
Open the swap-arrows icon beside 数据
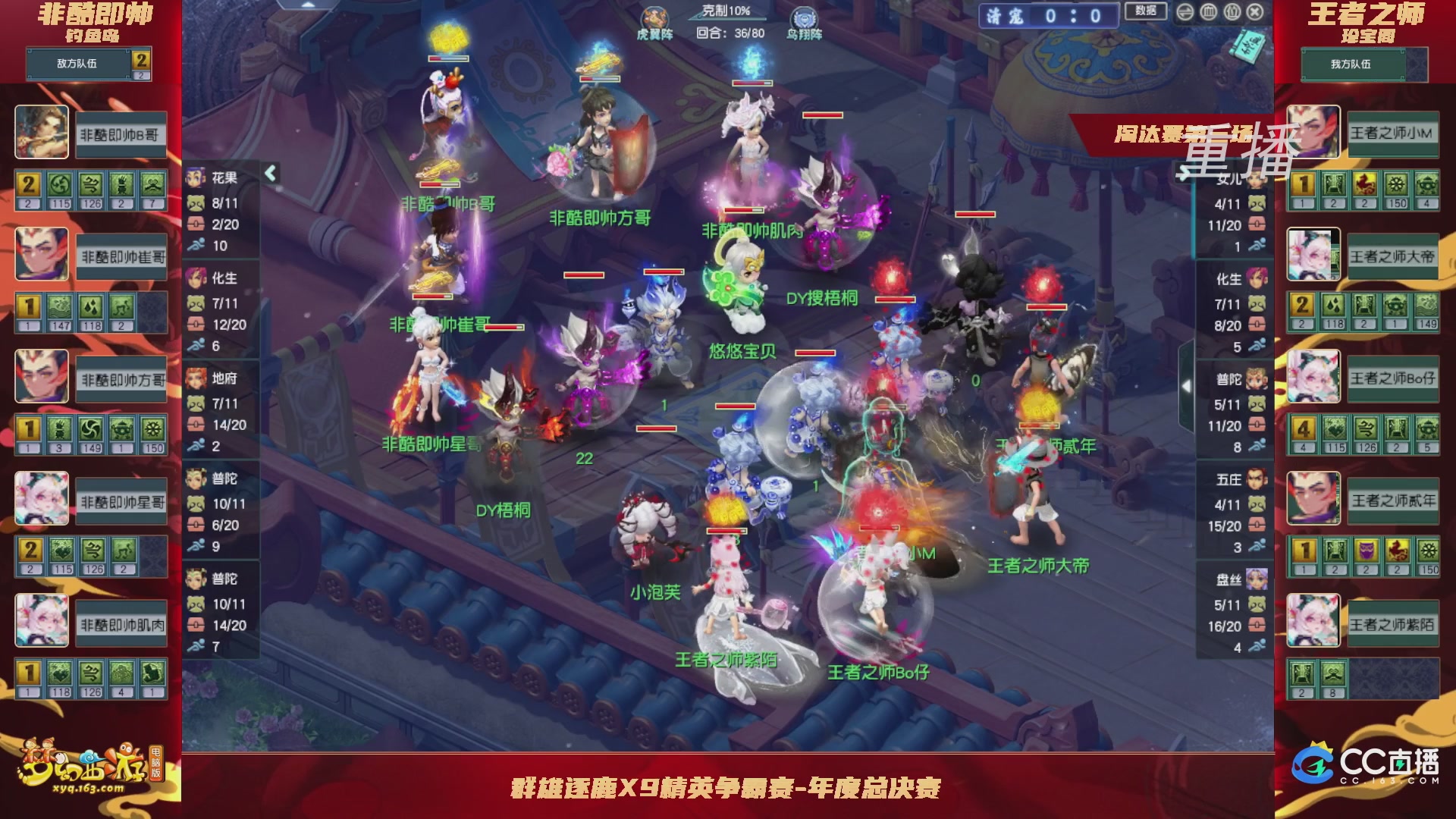pos(1185,13)
